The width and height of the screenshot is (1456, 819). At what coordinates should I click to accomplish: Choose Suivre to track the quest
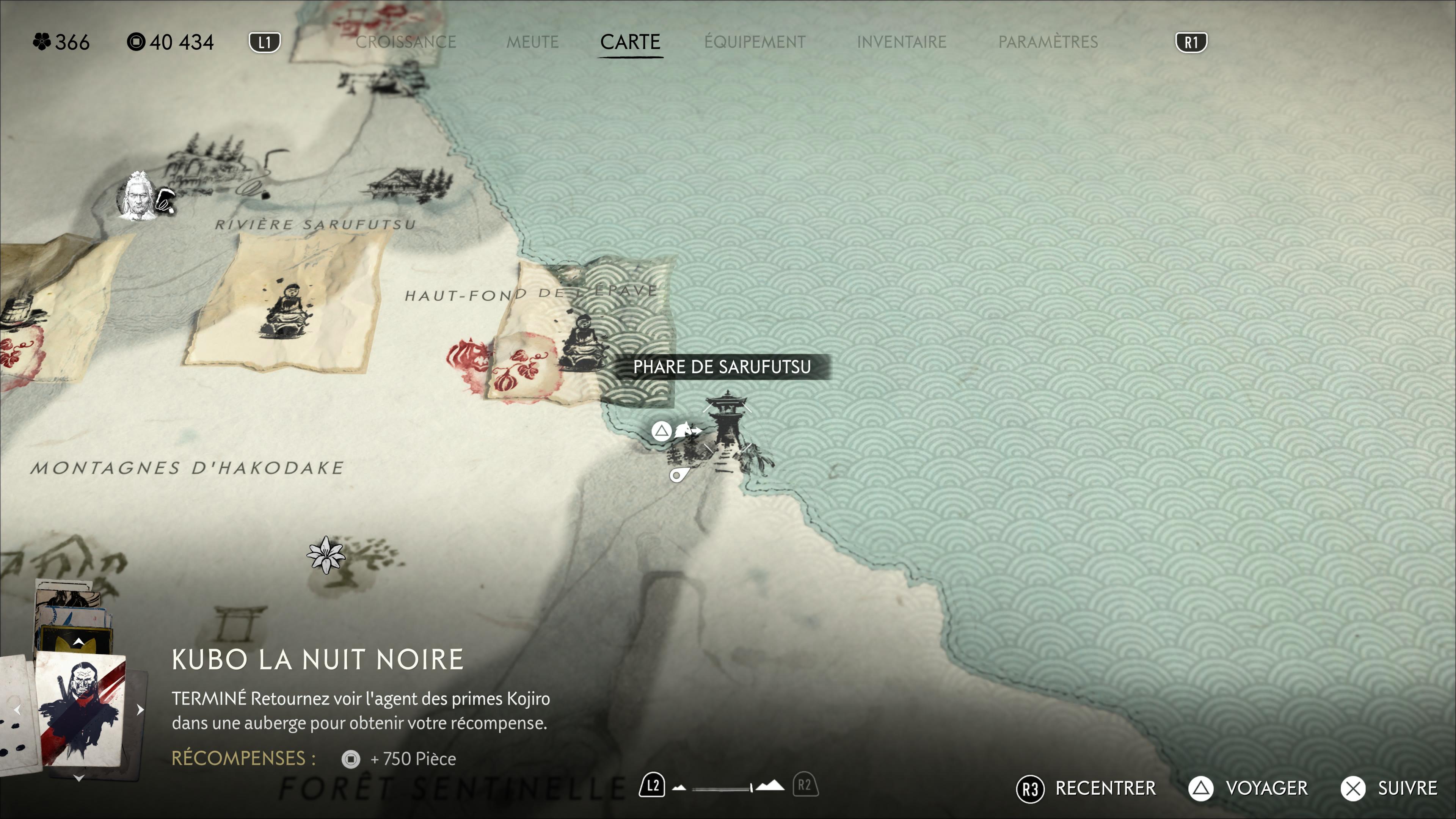(x=1389, y=788)
